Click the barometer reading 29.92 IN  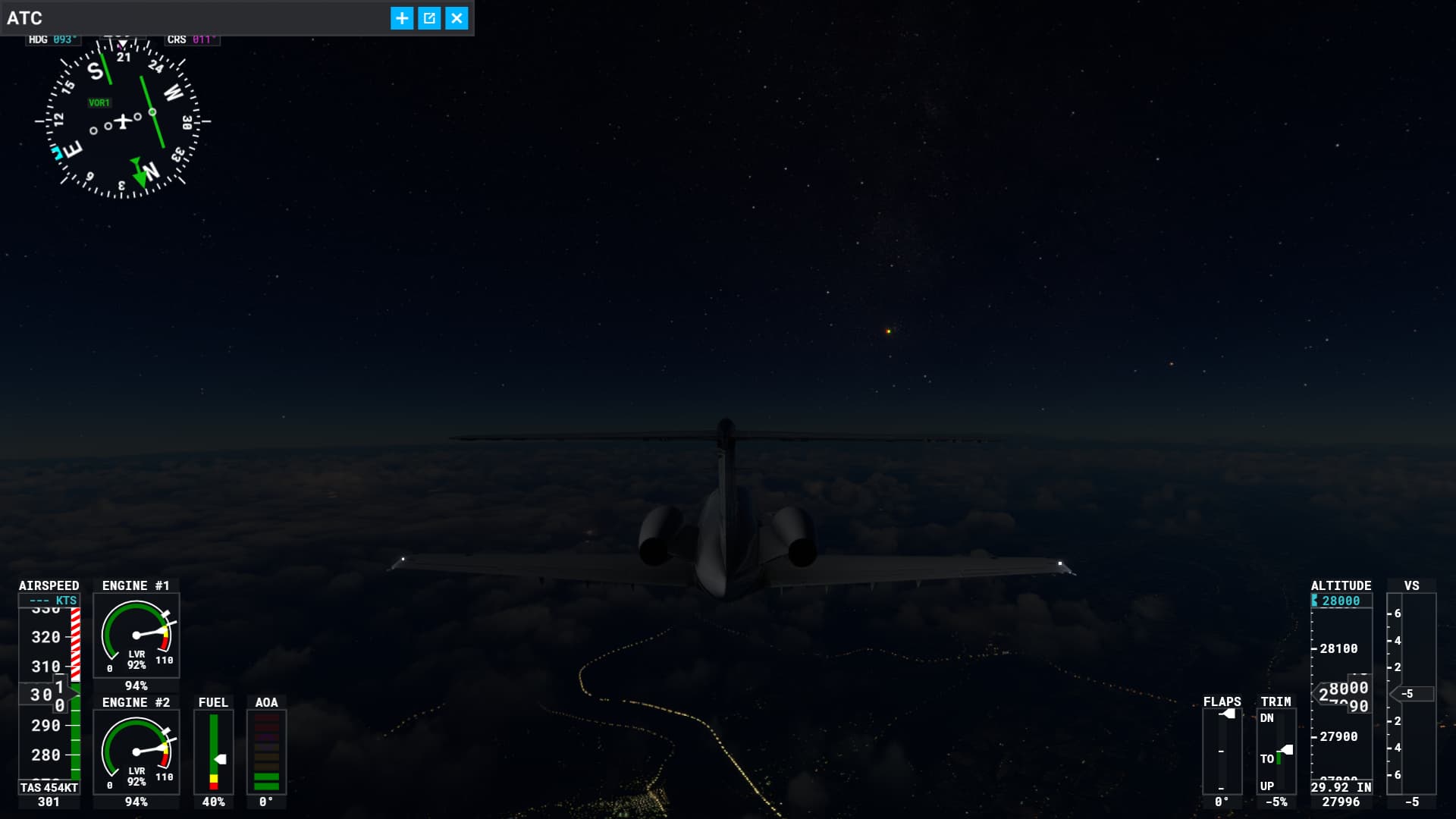(1340, 789)
